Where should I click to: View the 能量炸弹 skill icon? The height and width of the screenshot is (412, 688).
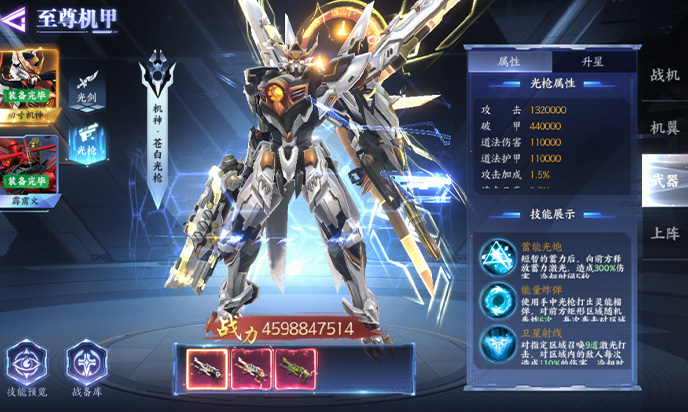493,298
